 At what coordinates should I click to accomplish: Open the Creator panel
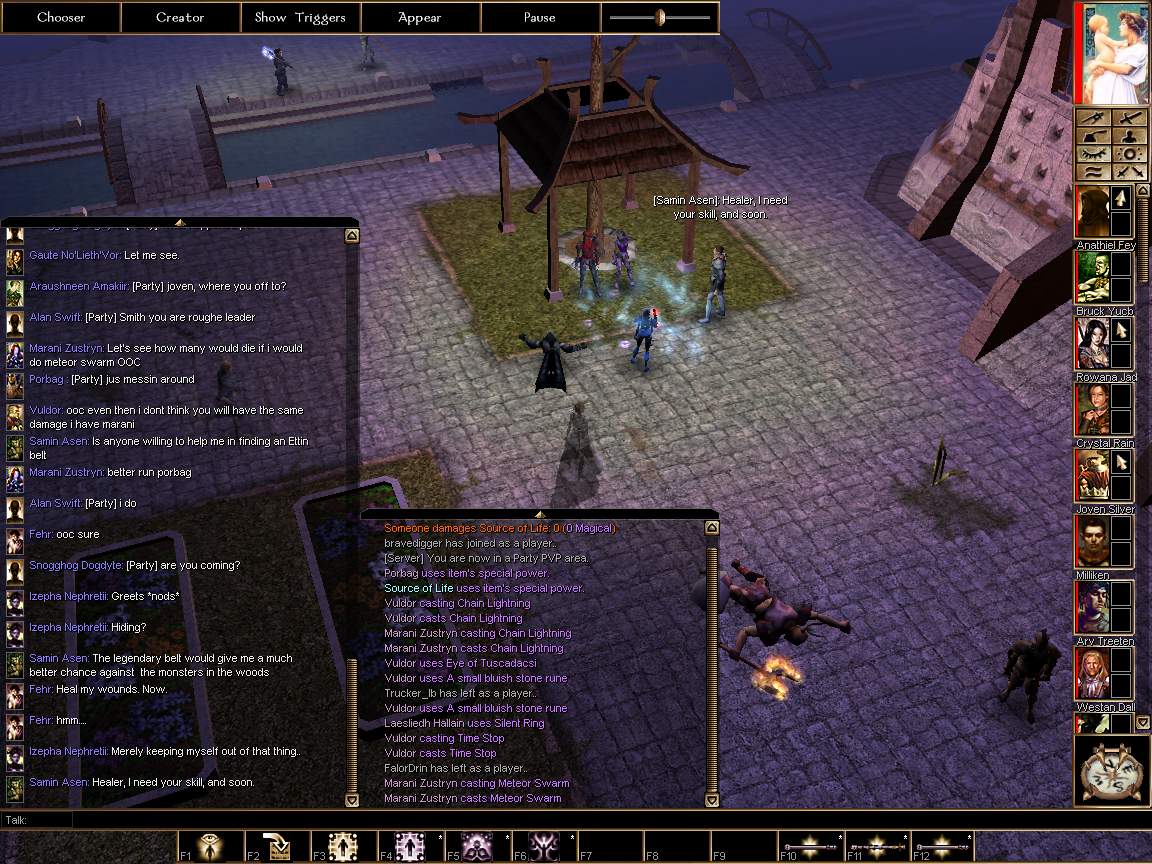pyautogui.click(x=180, y=17)
